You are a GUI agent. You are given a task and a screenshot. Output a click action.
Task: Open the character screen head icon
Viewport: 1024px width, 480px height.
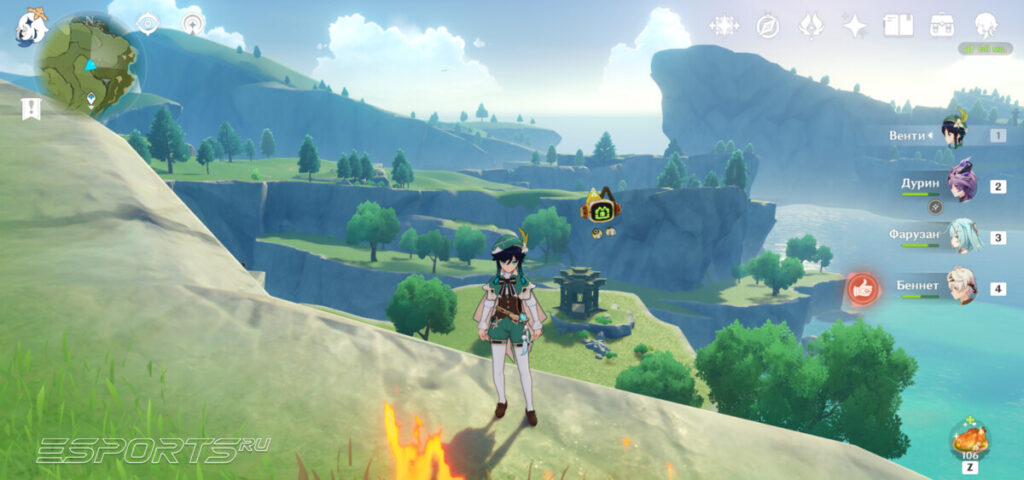click(x=986, y=26)
